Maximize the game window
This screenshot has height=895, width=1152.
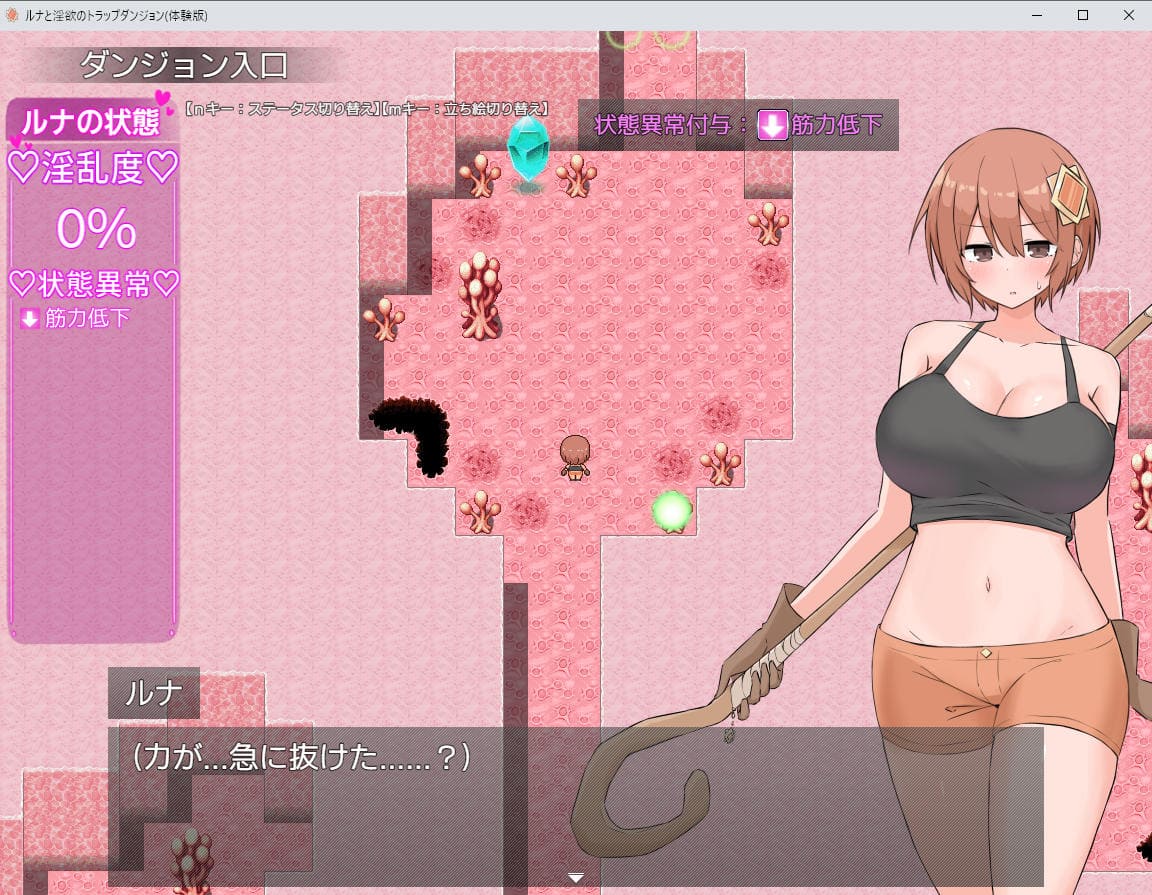pos(1082,15)
